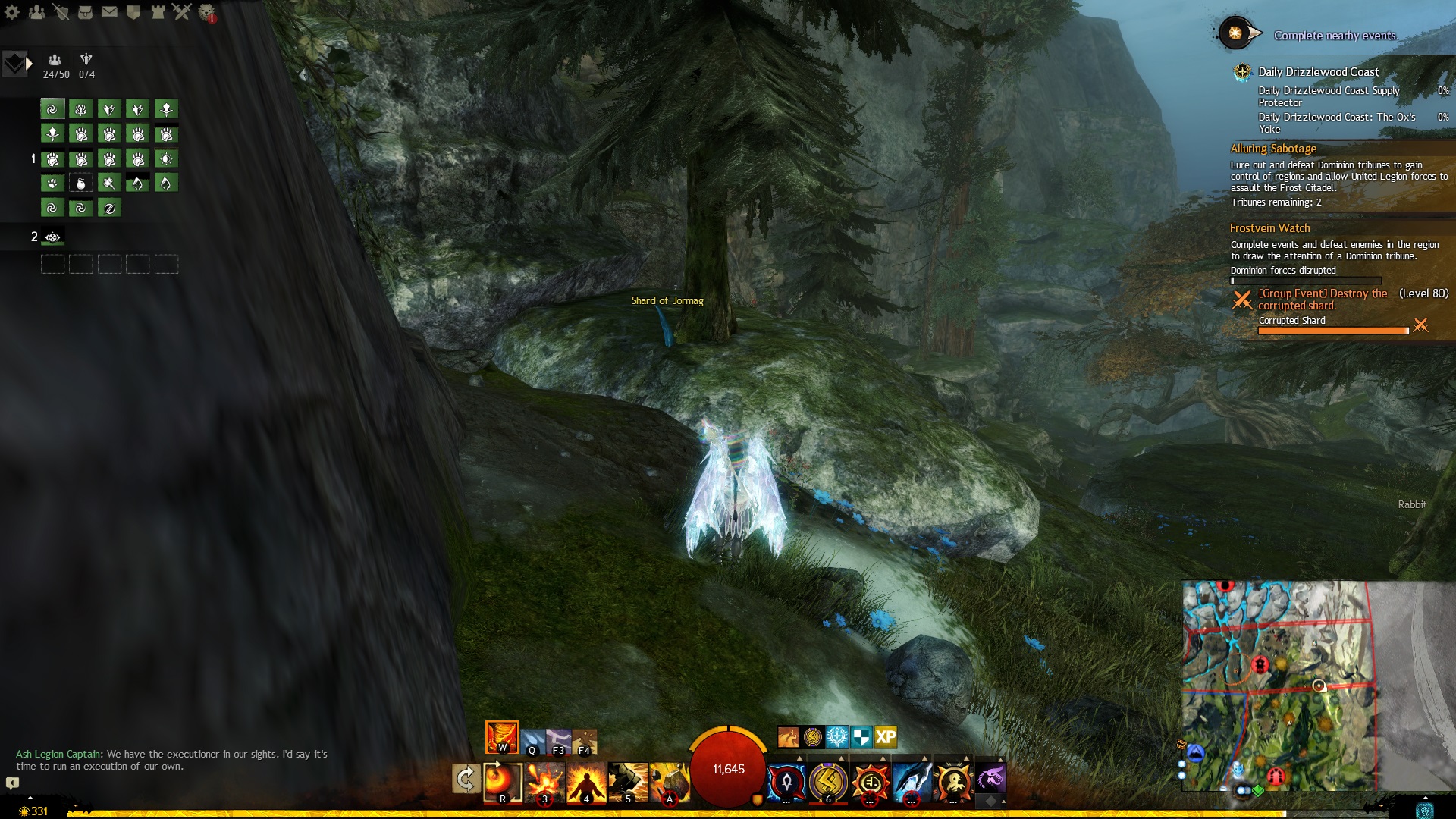This screenshot has width=1456, height=819.
Task: Open the mail envelope icon
Action: pos(109,12)
